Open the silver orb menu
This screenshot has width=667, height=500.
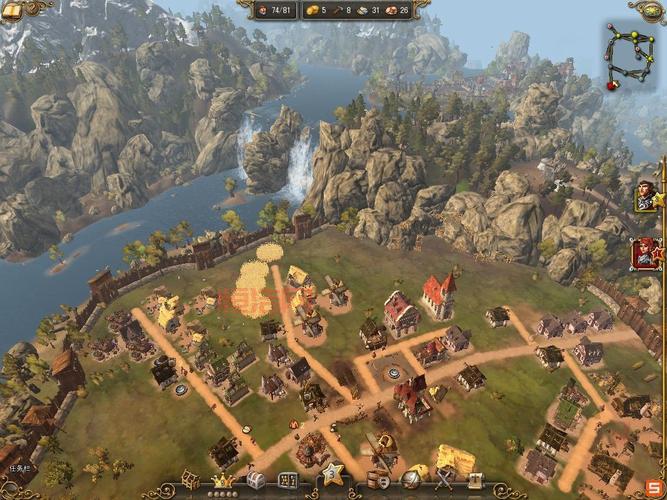pos(412,479)
